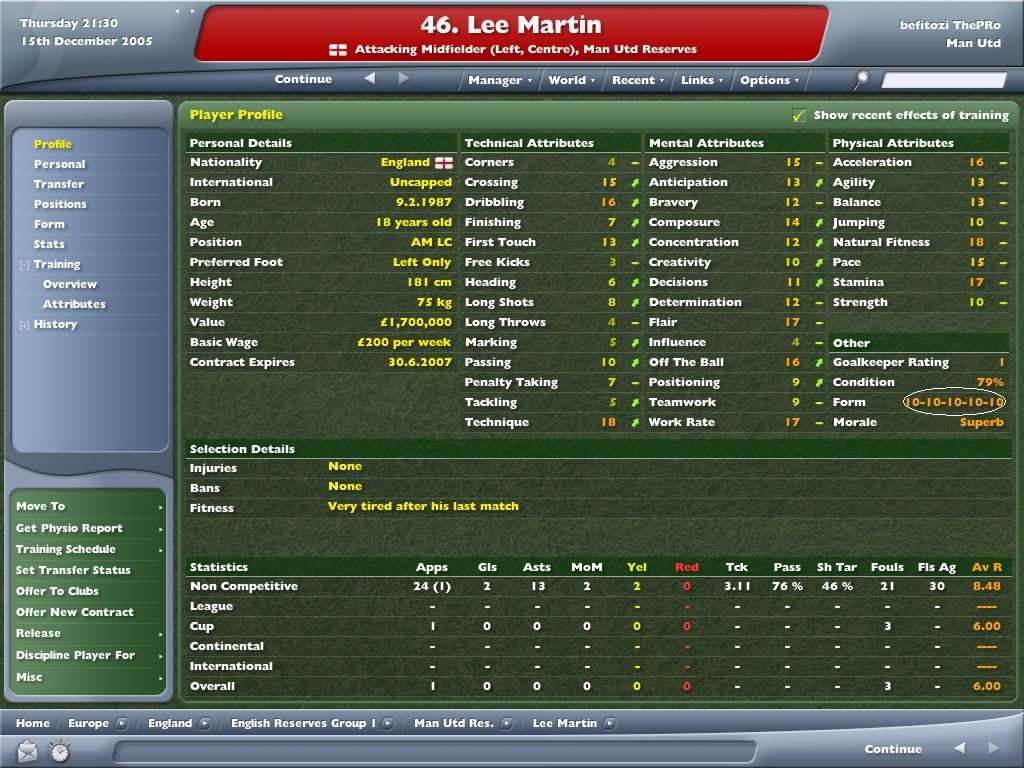Select Training Overview in sidebar
Image resolution: width=1024 pixels, height=768 pixels.
click(x=69, y=284)
